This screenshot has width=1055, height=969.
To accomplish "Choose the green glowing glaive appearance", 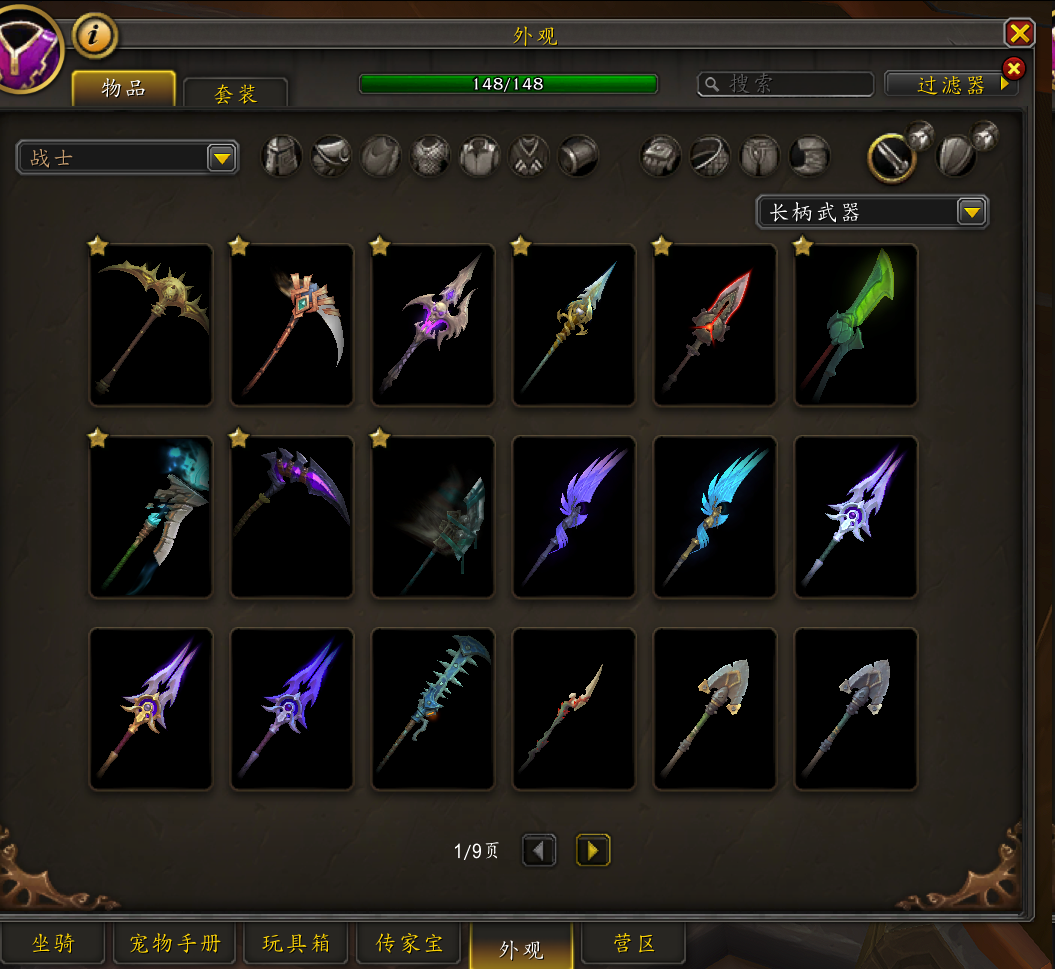I will (x=856, y=325).
